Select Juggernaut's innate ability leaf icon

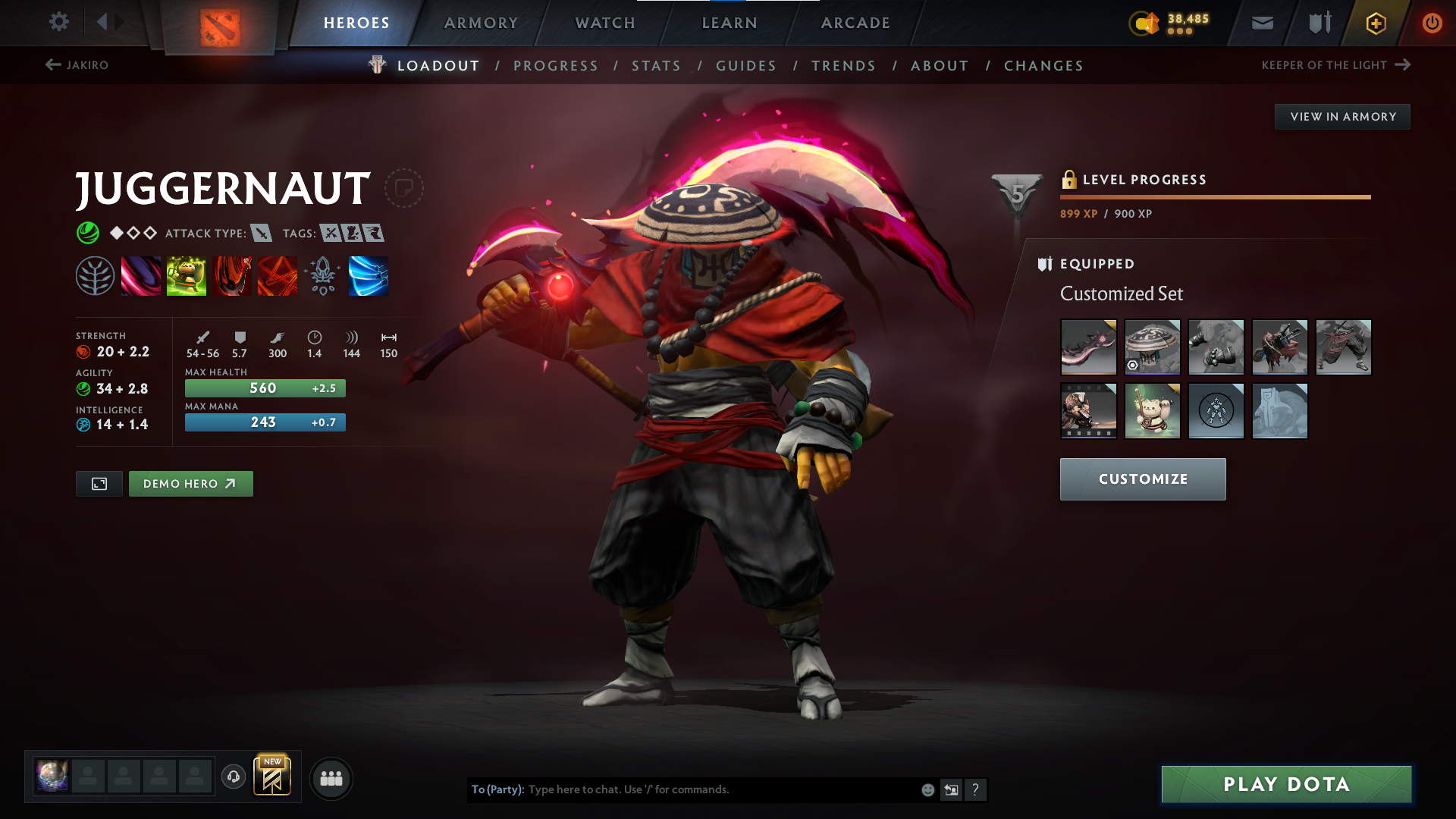(96, 275)
